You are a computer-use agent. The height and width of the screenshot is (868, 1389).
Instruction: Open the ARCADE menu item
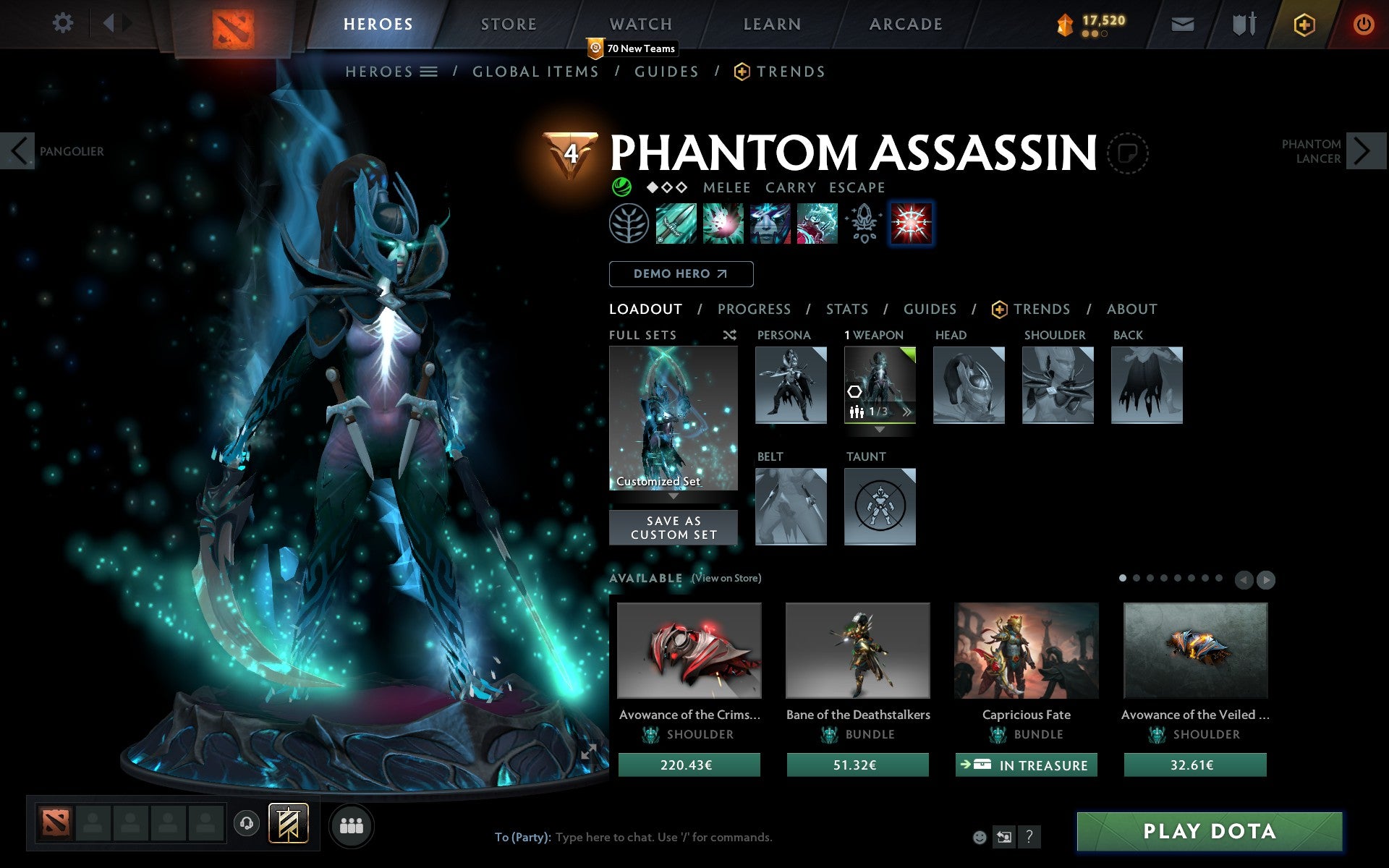coord(904,23)
